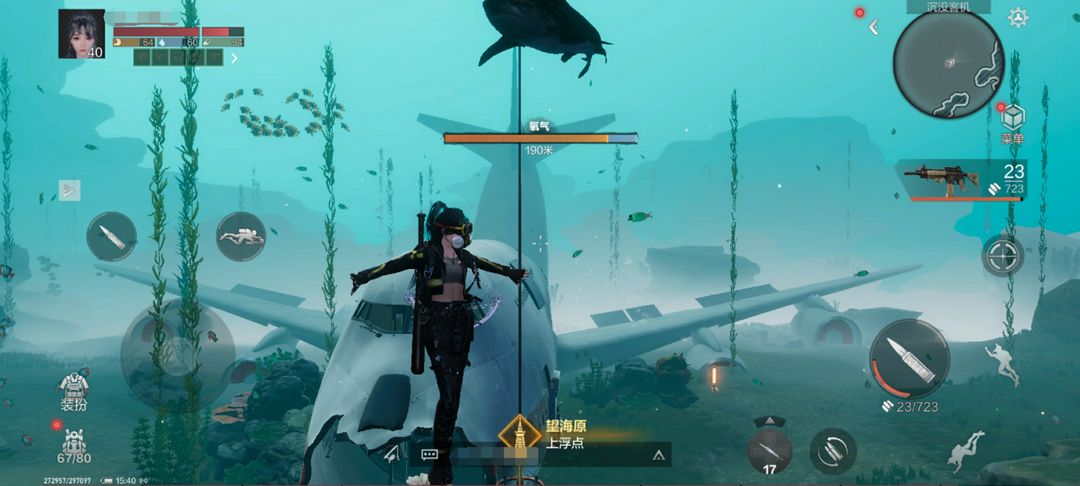This screenshot has height=486, width=1080.
Task: Open the player portrait profile
Action: 82,34
